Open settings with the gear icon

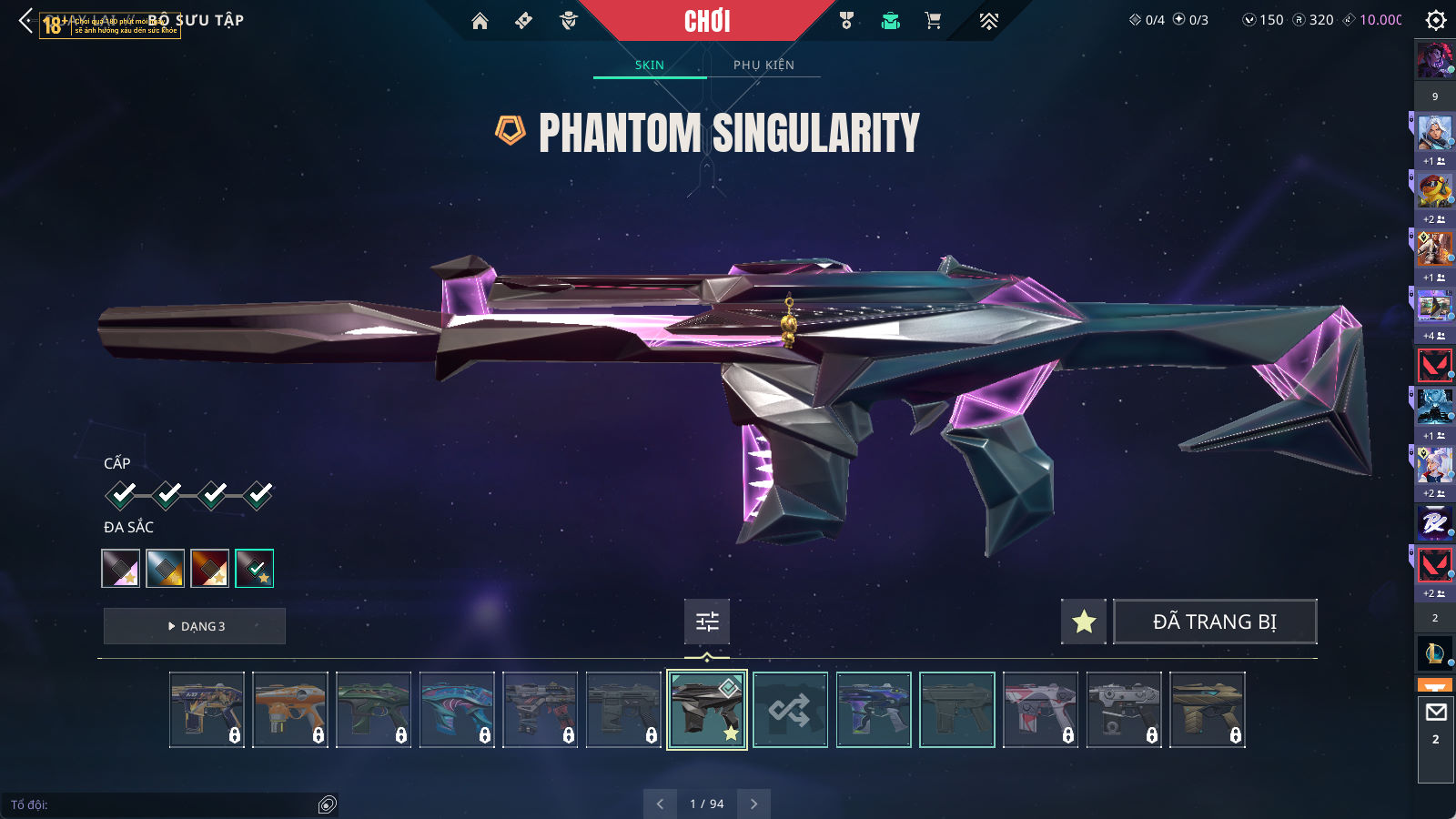tap(1435, 21)
